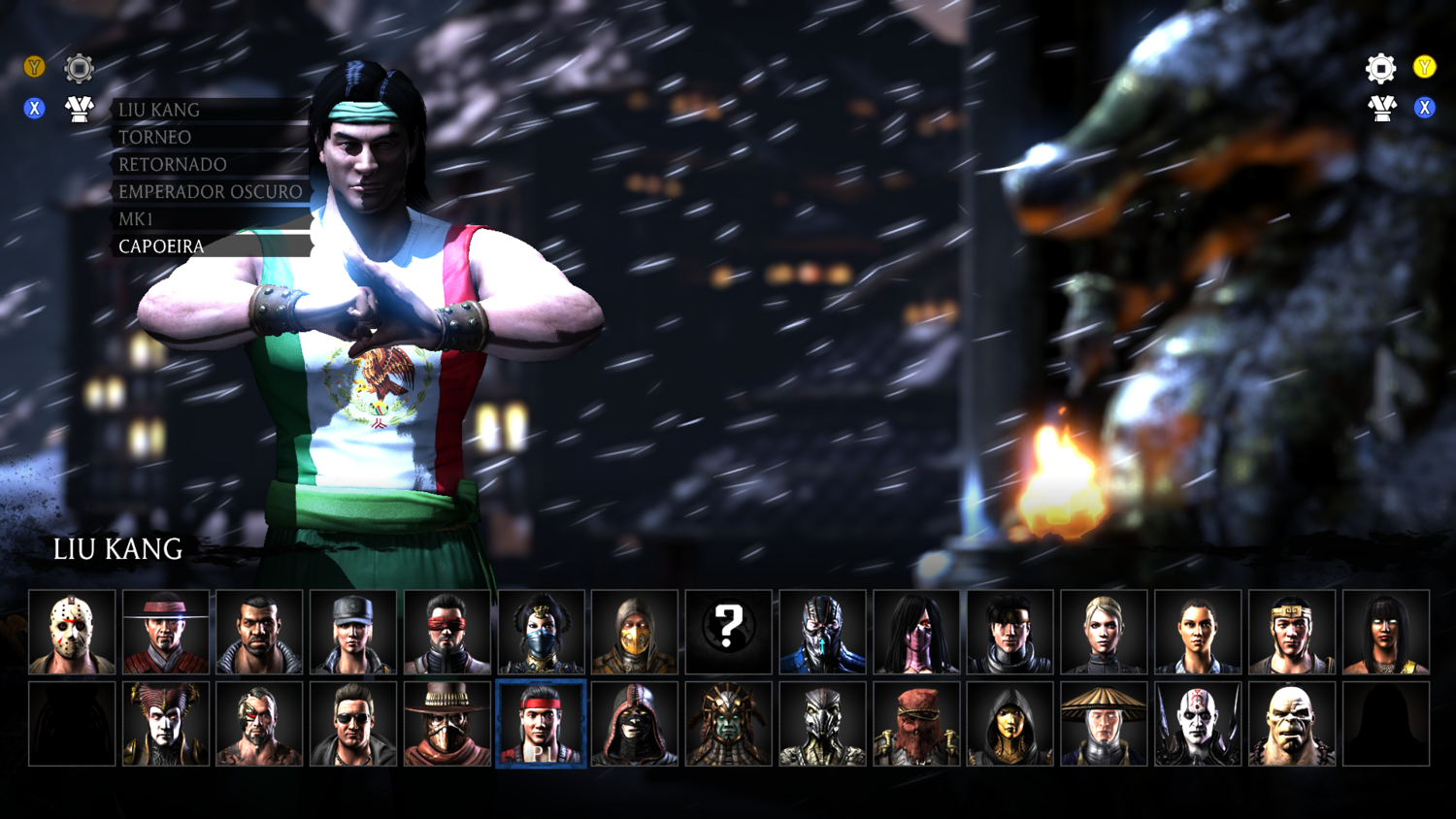This screenshot has width=1456, height=819.
Task: Select Mileena with the pink veil
Action: (x=916, y=632)
